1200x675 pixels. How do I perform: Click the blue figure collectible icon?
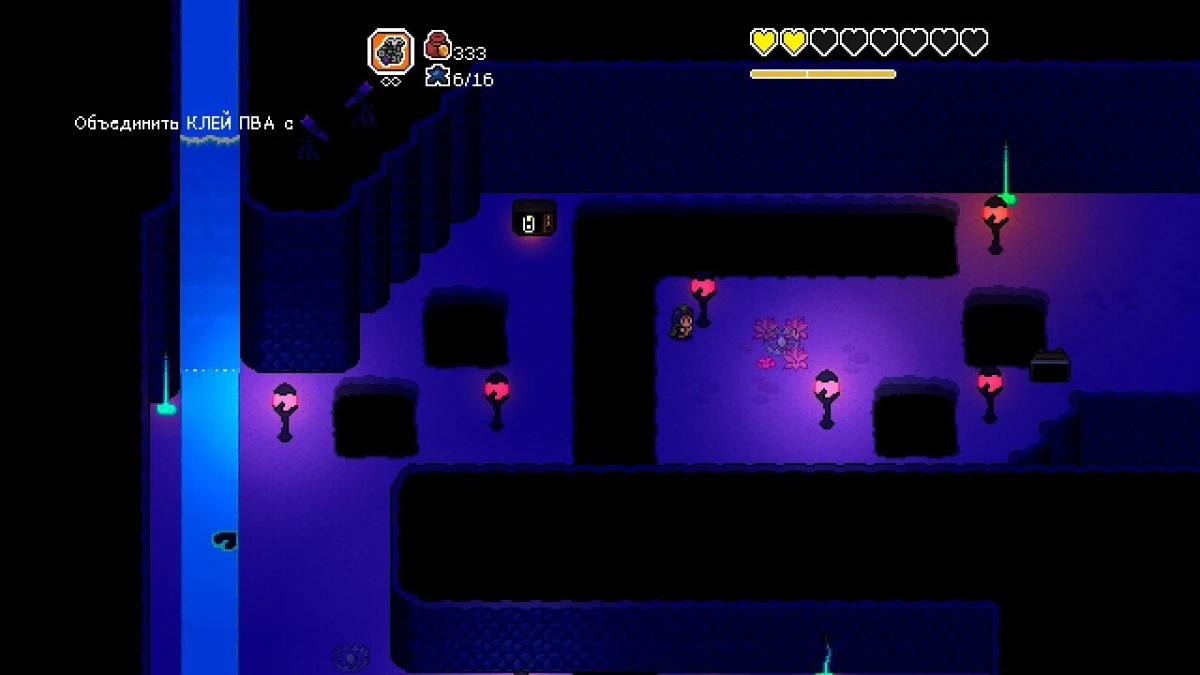pyautogui.click(x=437, y=76)
